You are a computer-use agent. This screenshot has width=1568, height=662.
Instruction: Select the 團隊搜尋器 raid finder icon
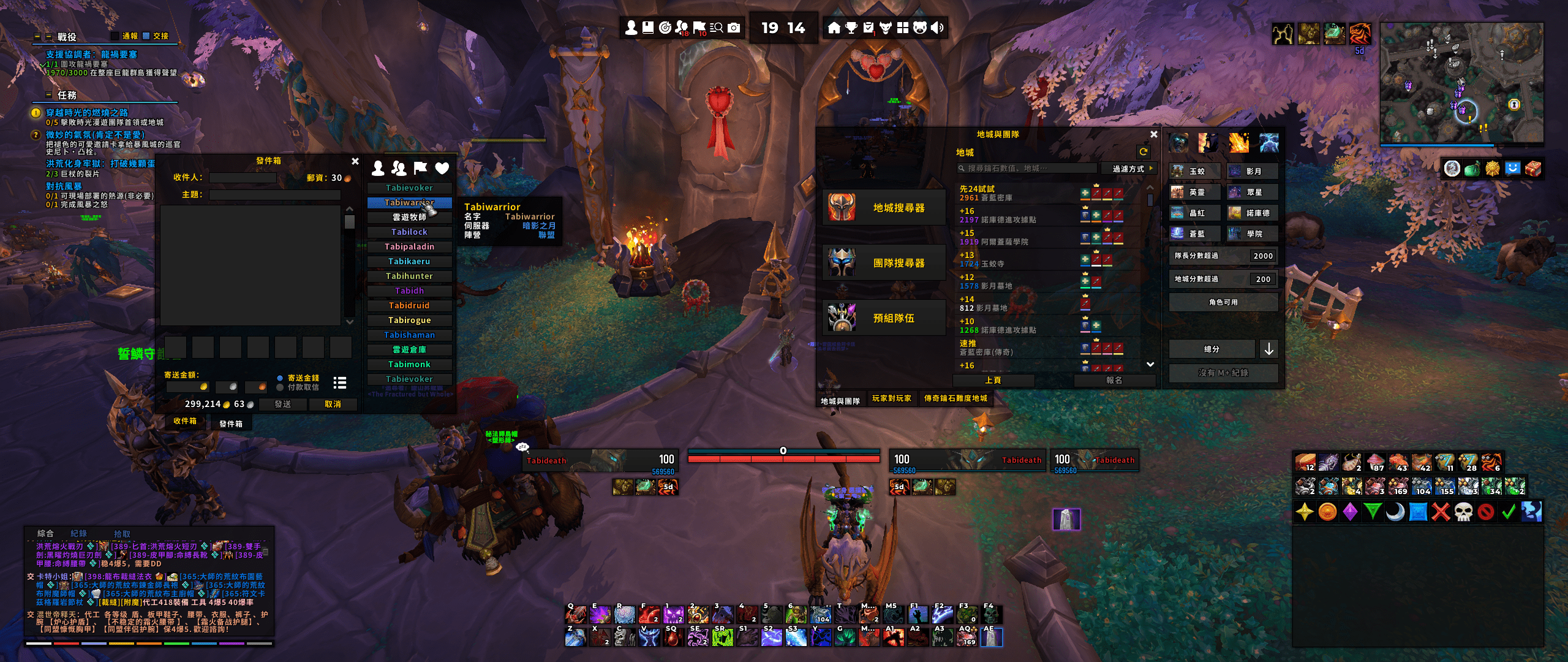click(840, 262)
